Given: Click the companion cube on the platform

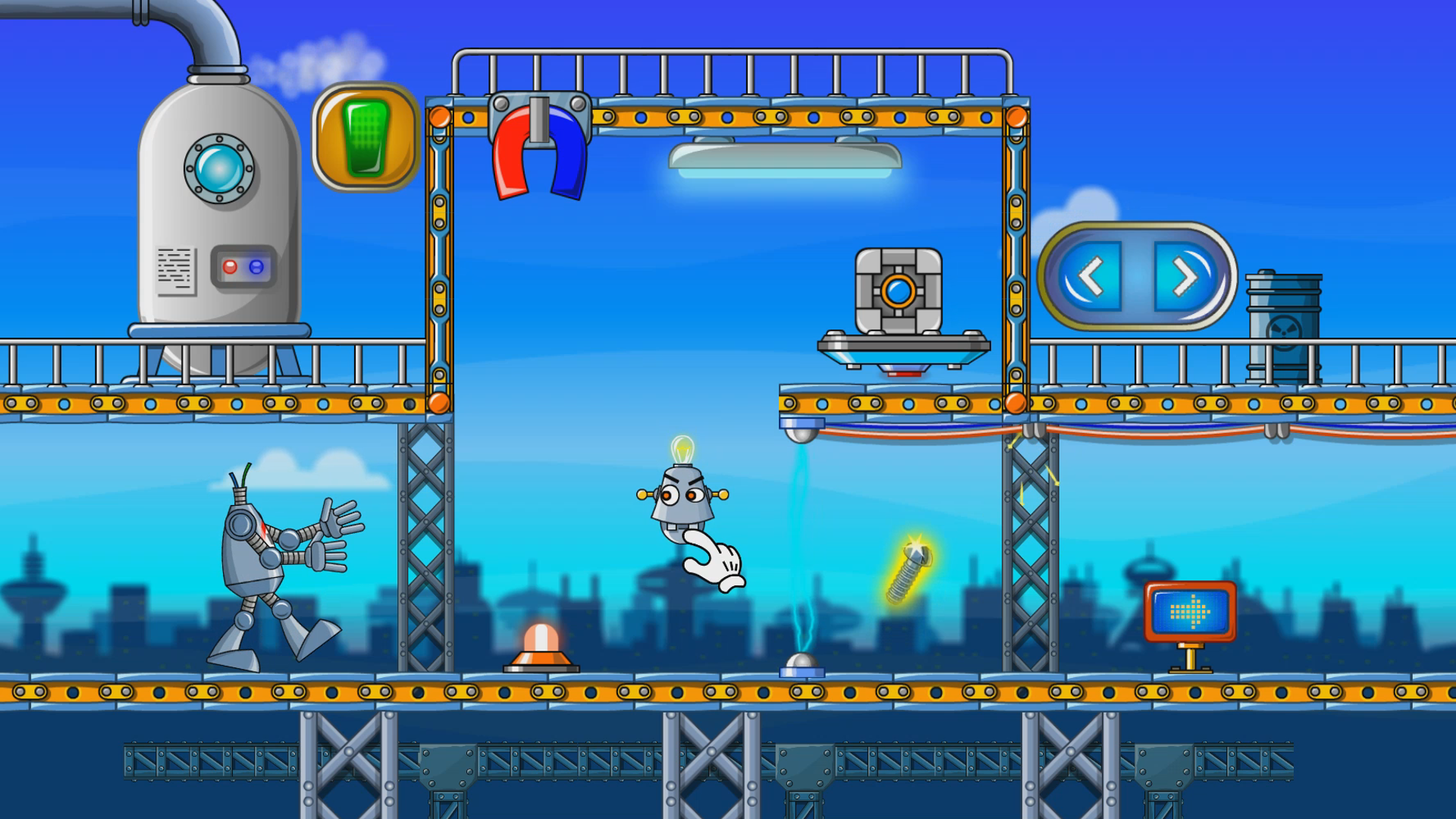Looking at the screenshot, I should [899, 288].
